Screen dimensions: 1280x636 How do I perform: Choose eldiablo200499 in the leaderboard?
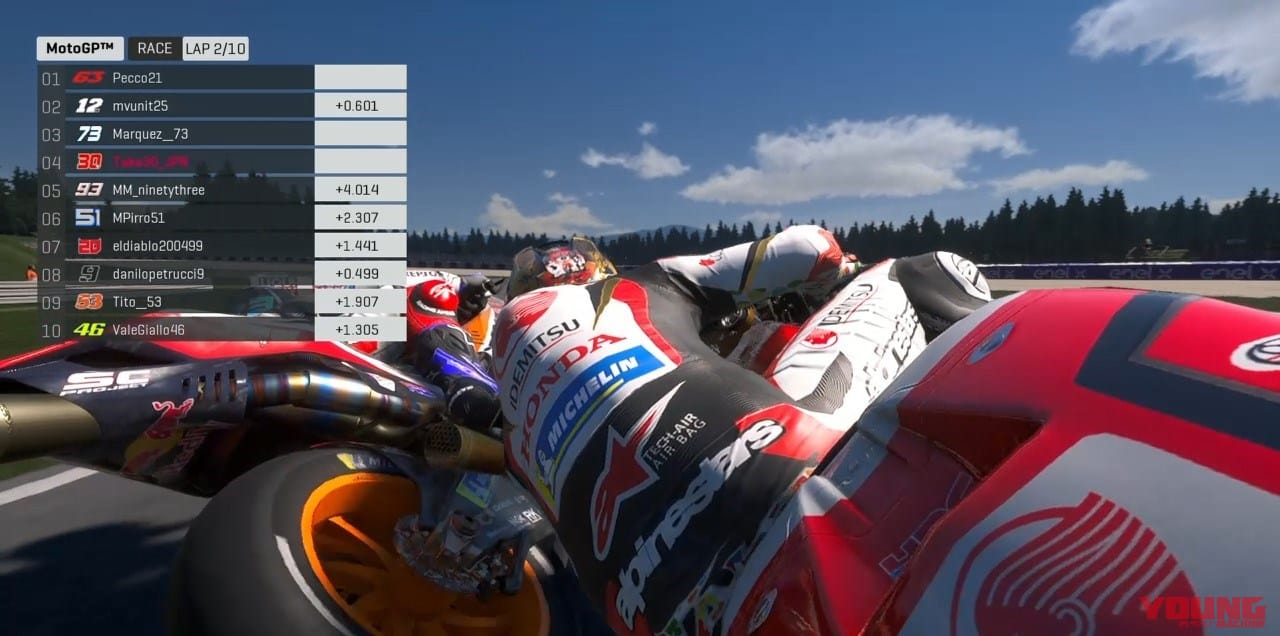click(160, 246)
